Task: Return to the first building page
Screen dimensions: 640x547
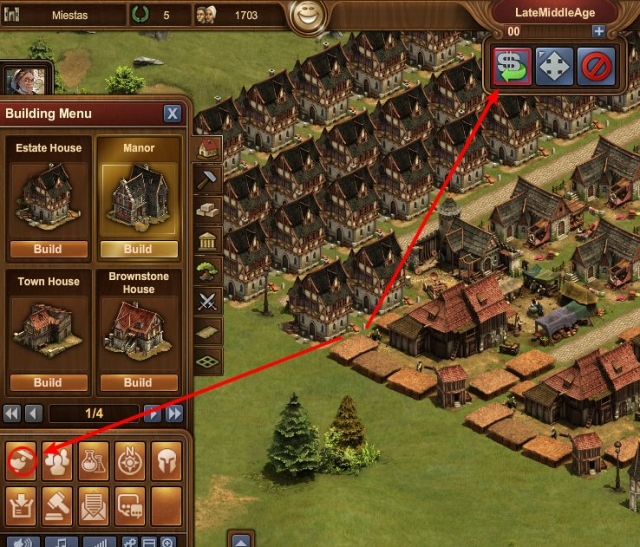Action: tap(12, 413)
